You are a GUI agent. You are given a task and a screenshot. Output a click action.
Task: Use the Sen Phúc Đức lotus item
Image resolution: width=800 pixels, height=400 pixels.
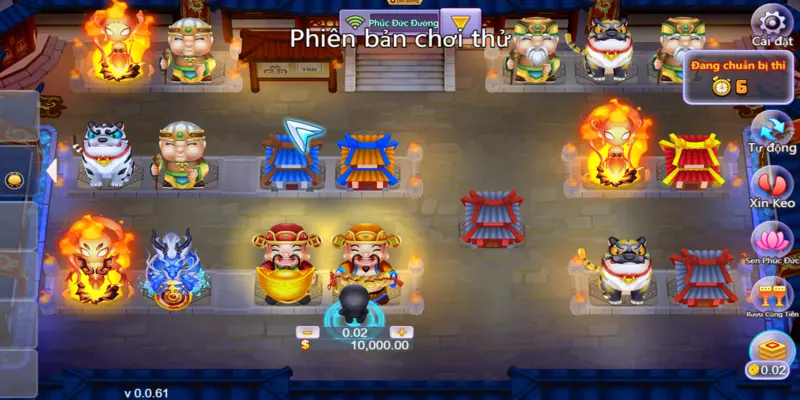771,240
